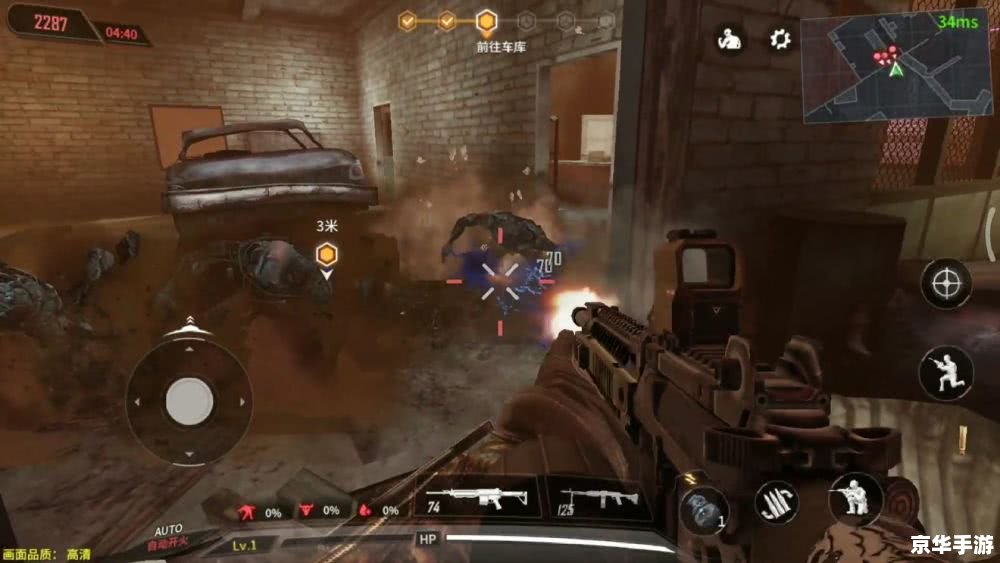Tap the standing soldier stance button
1000x563 pixels.
946,373
